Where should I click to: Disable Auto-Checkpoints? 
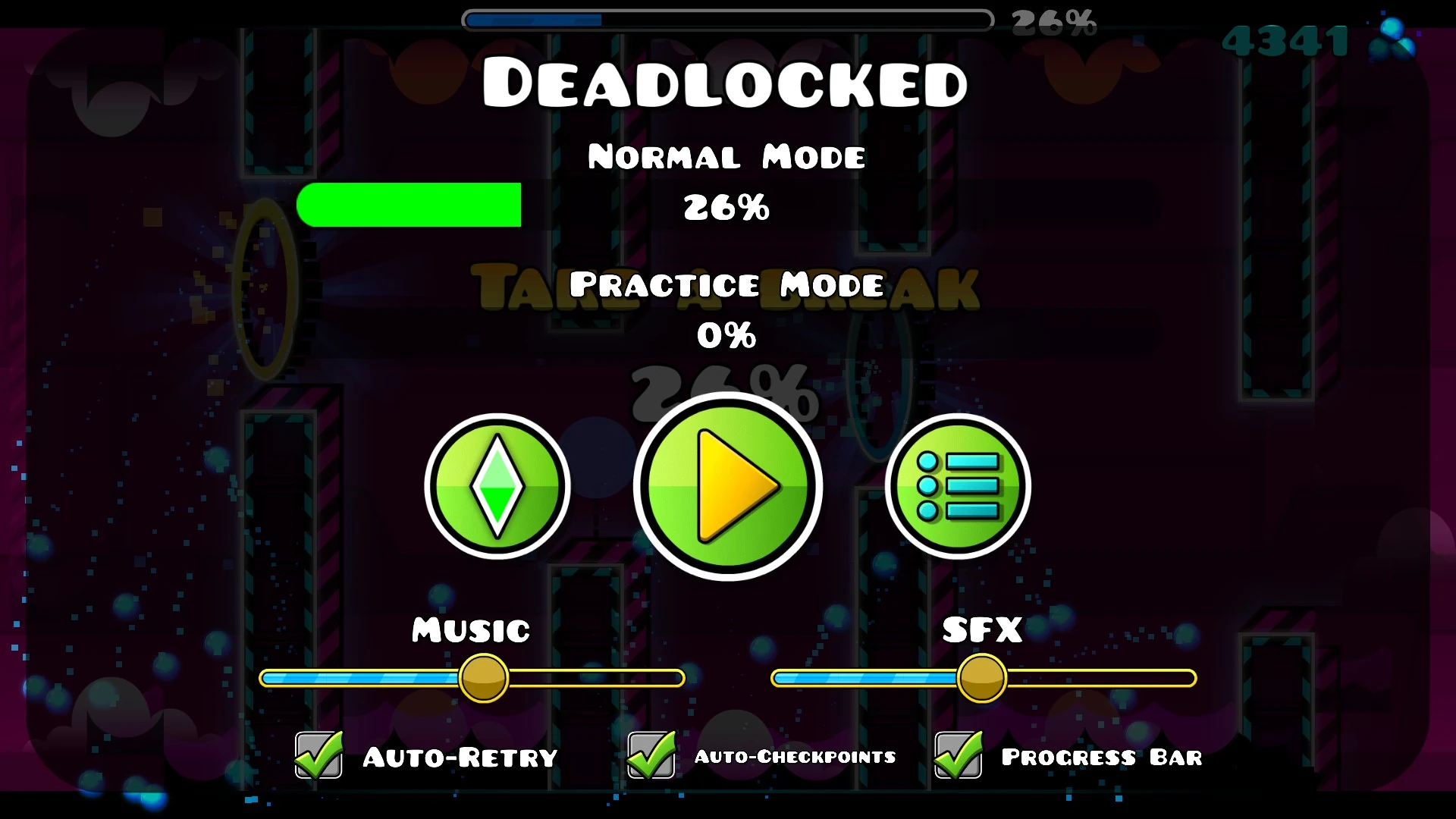pos(649,755)
